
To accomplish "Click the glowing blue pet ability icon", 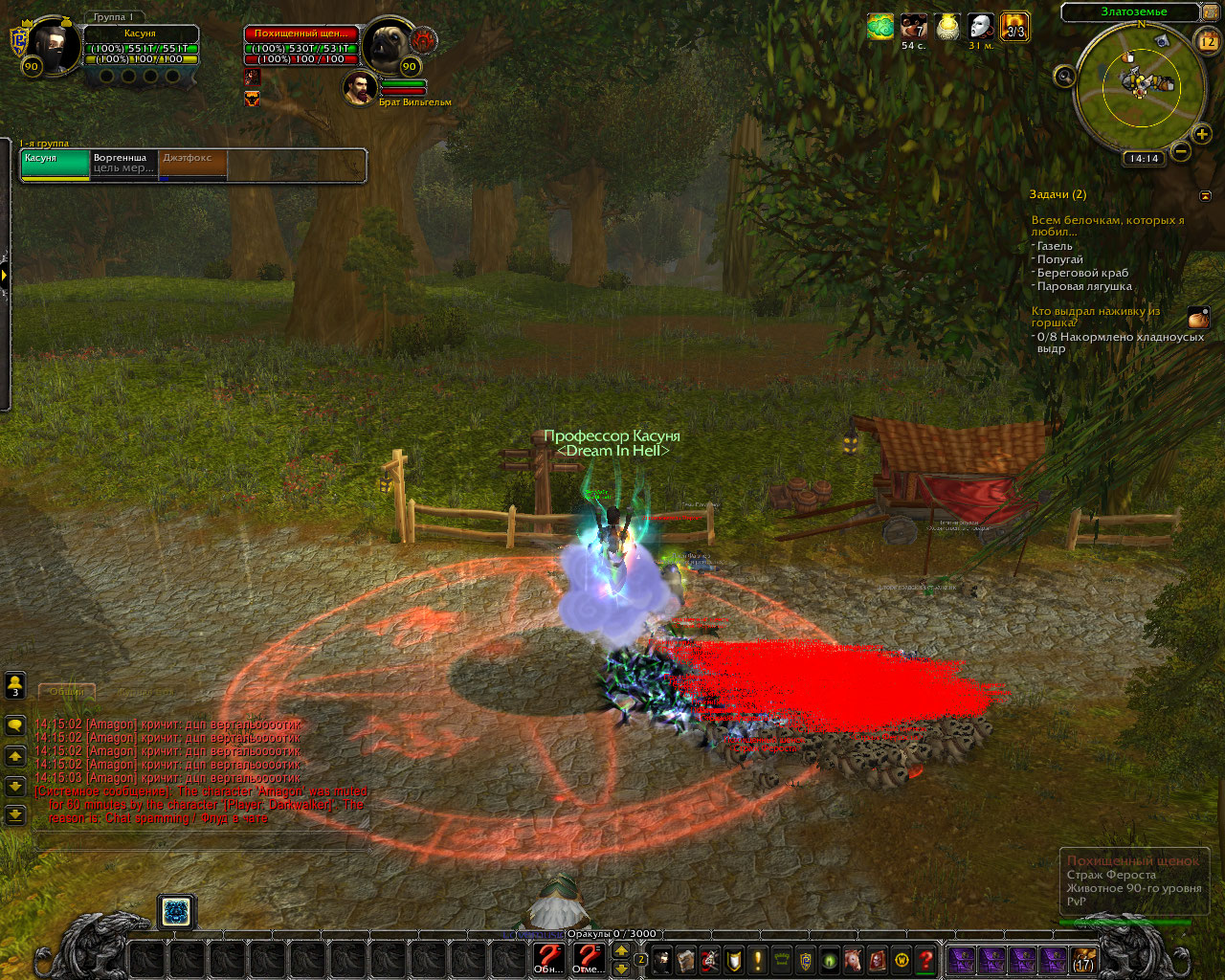I will point(176,912).
